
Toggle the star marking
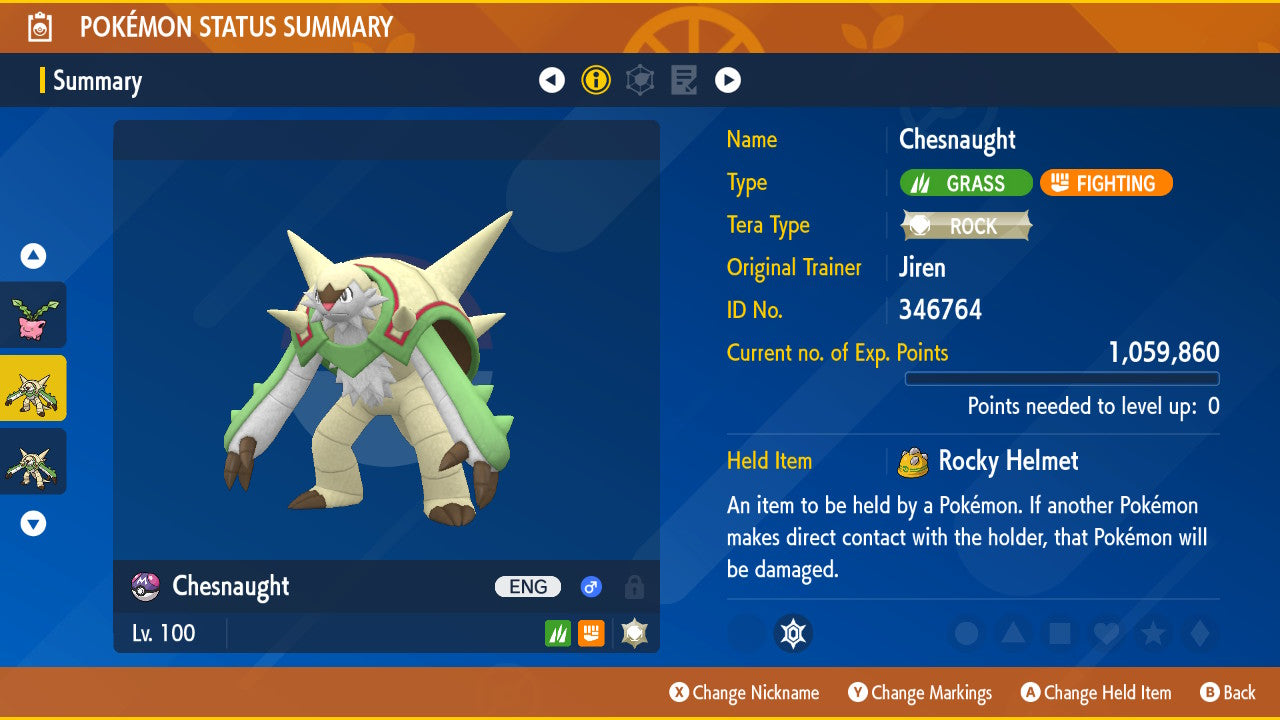1152,633
